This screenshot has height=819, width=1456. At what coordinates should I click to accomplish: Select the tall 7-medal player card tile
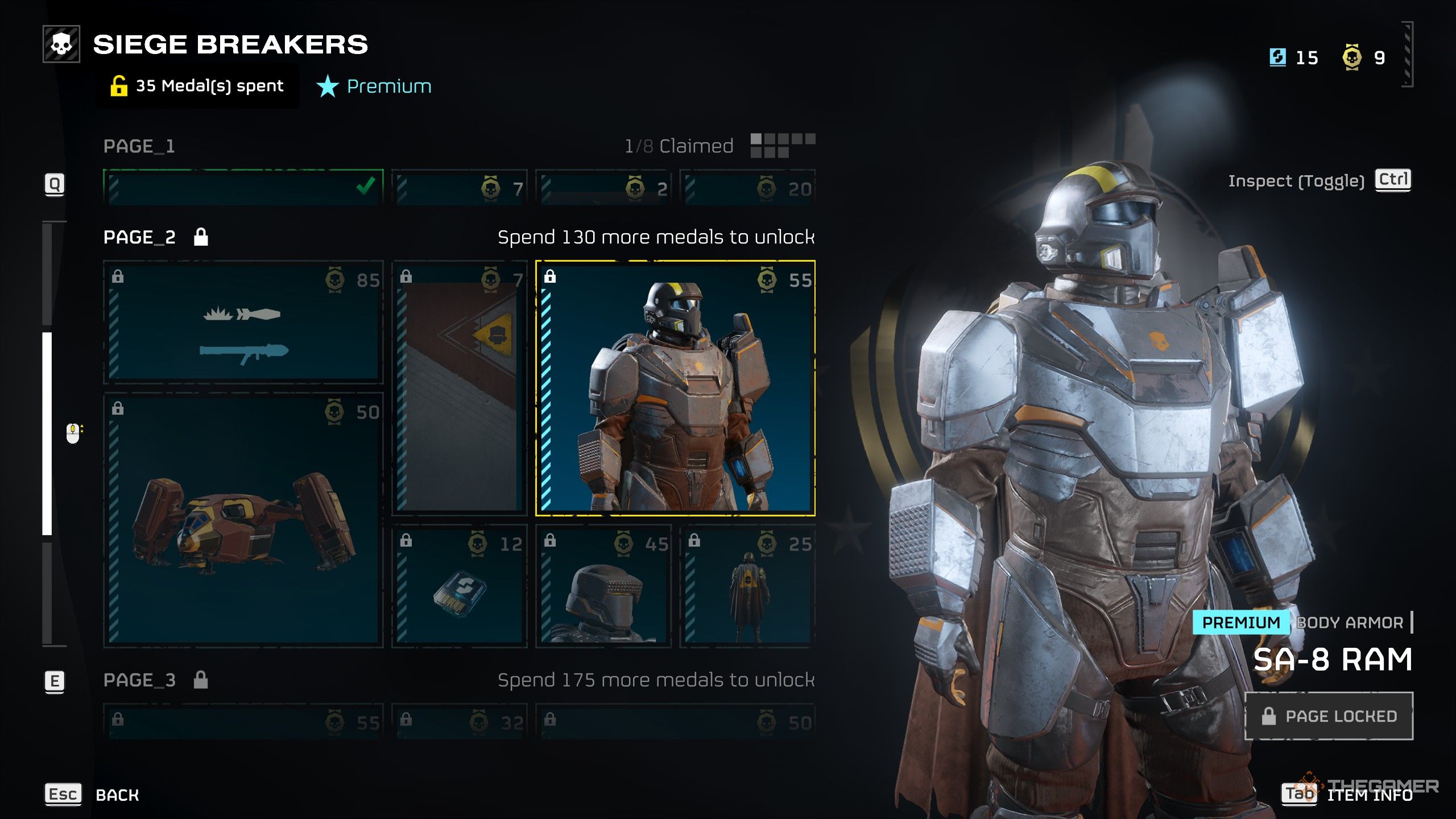pos(460,388)
